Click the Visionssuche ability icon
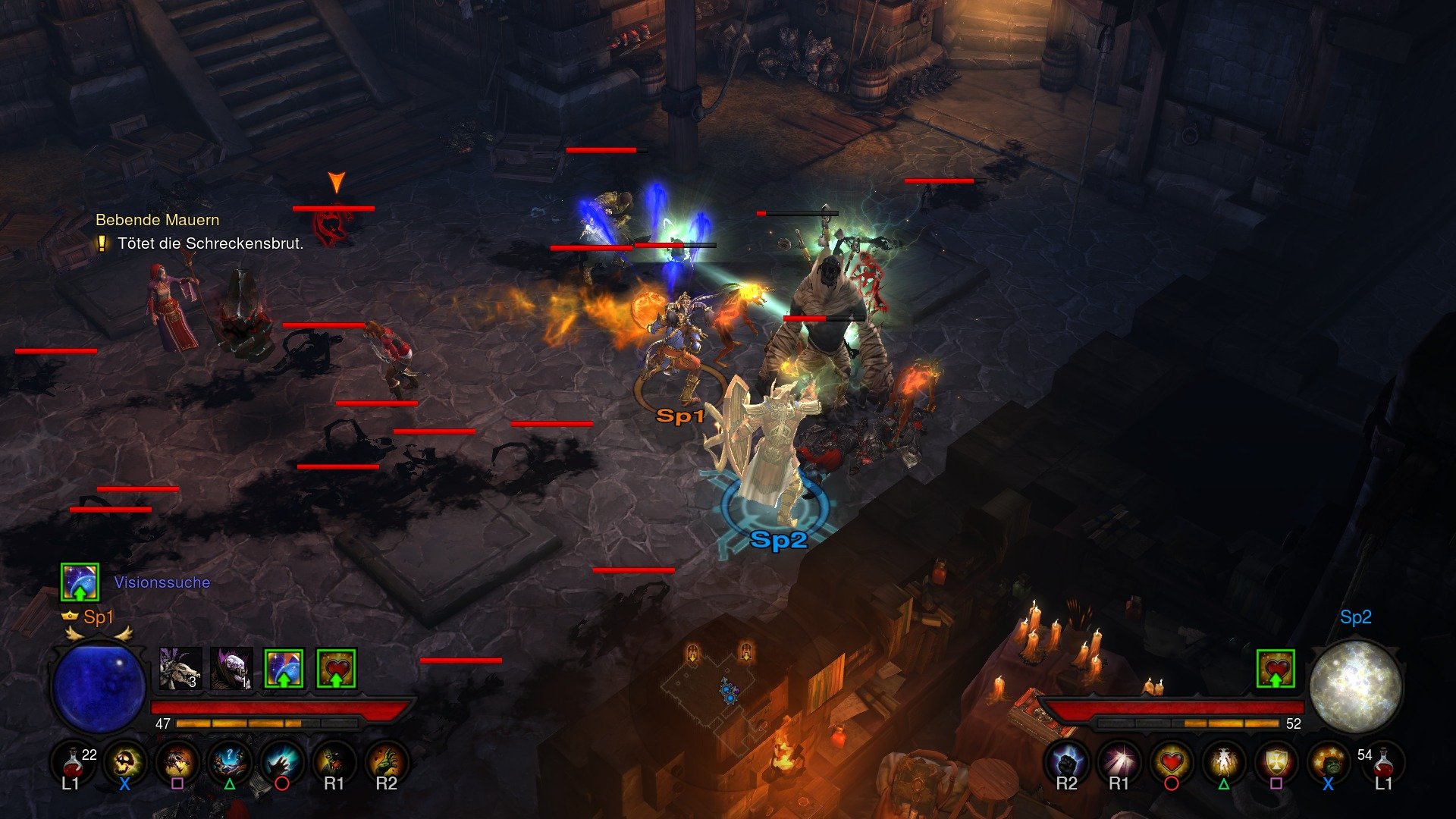The height and width of the screenshot is (819, 1456). 80,582
